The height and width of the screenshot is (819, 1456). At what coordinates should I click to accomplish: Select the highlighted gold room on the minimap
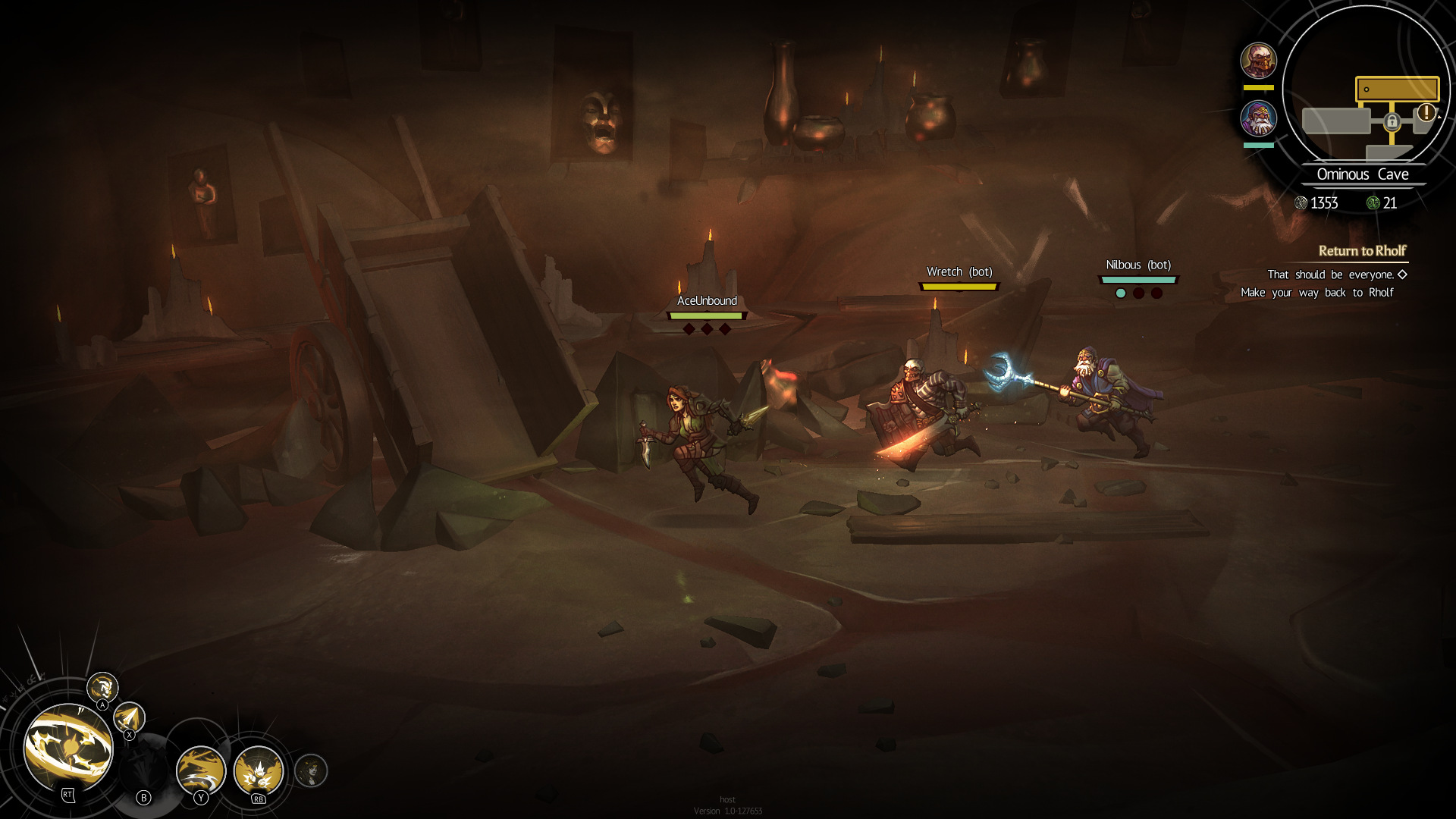click(x=1397, y=89)
